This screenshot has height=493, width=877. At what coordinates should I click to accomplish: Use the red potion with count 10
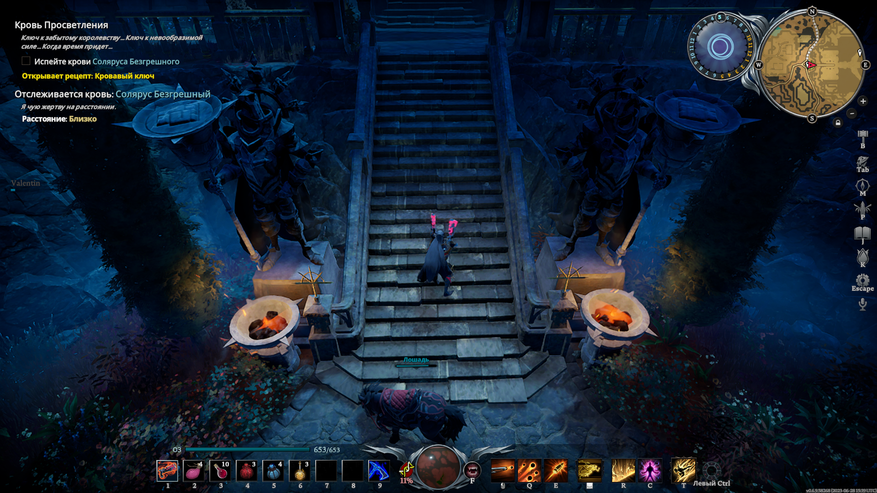221,470
